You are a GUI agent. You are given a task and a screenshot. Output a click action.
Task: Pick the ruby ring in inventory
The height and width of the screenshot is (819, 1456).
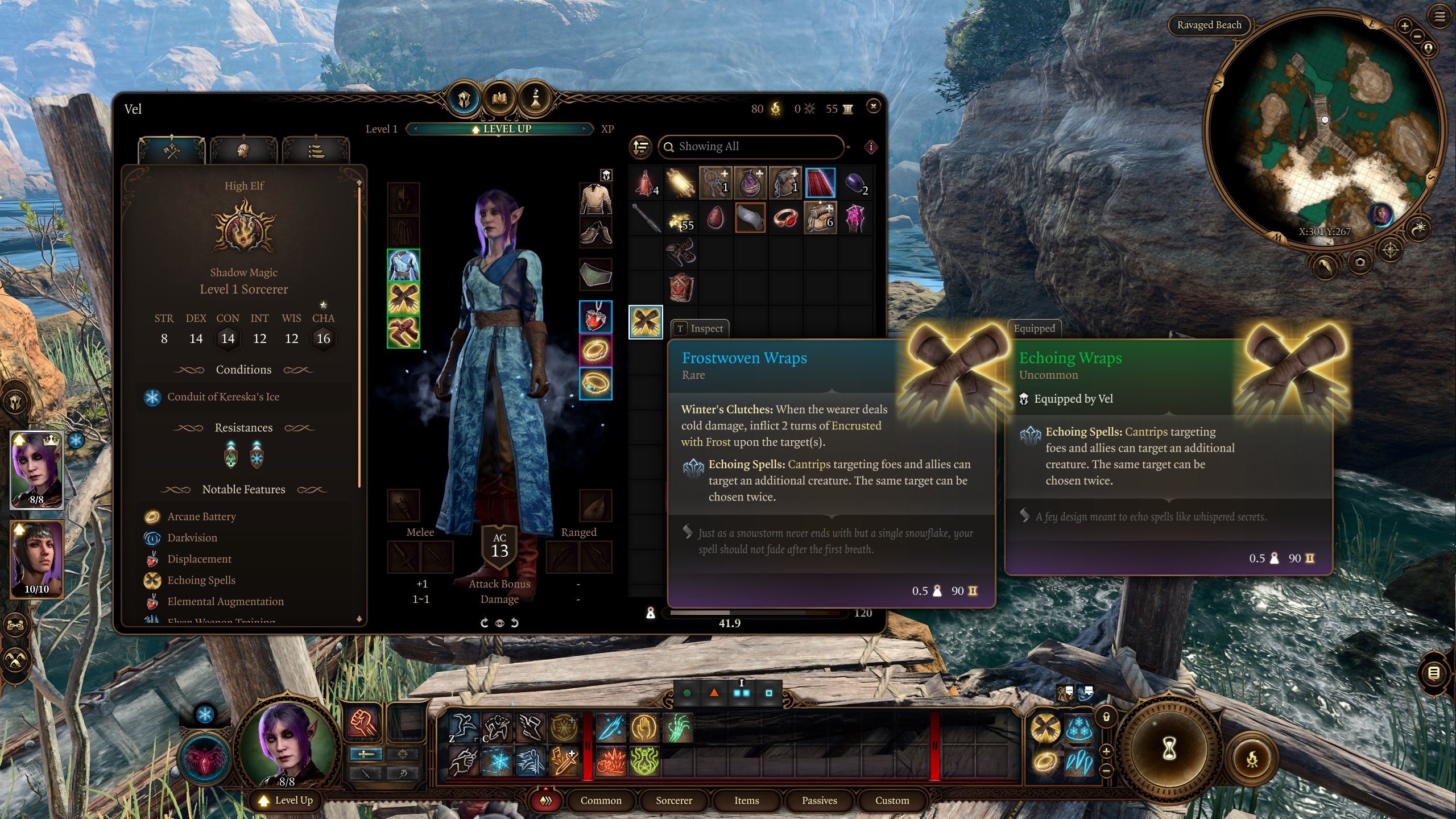pyautogui.click(x=785, y=218)
